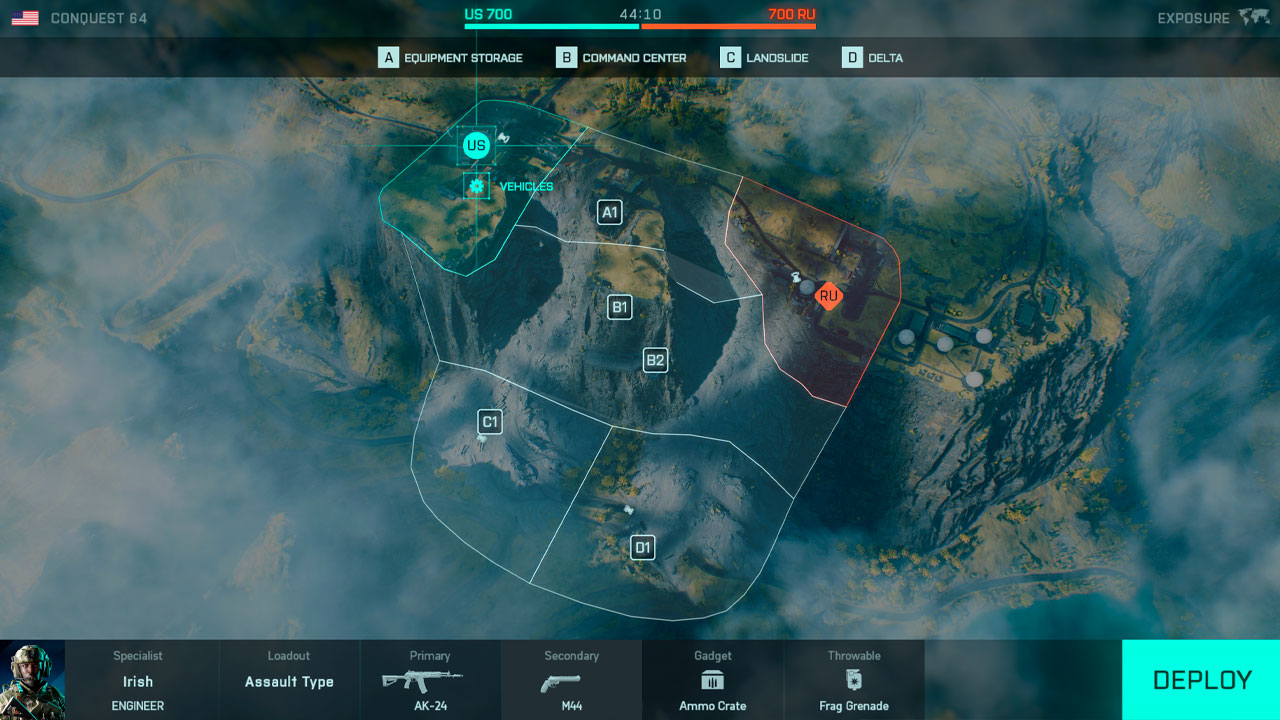
Task: Highlight sector D Delta
Action: click(x=873, y=58)
